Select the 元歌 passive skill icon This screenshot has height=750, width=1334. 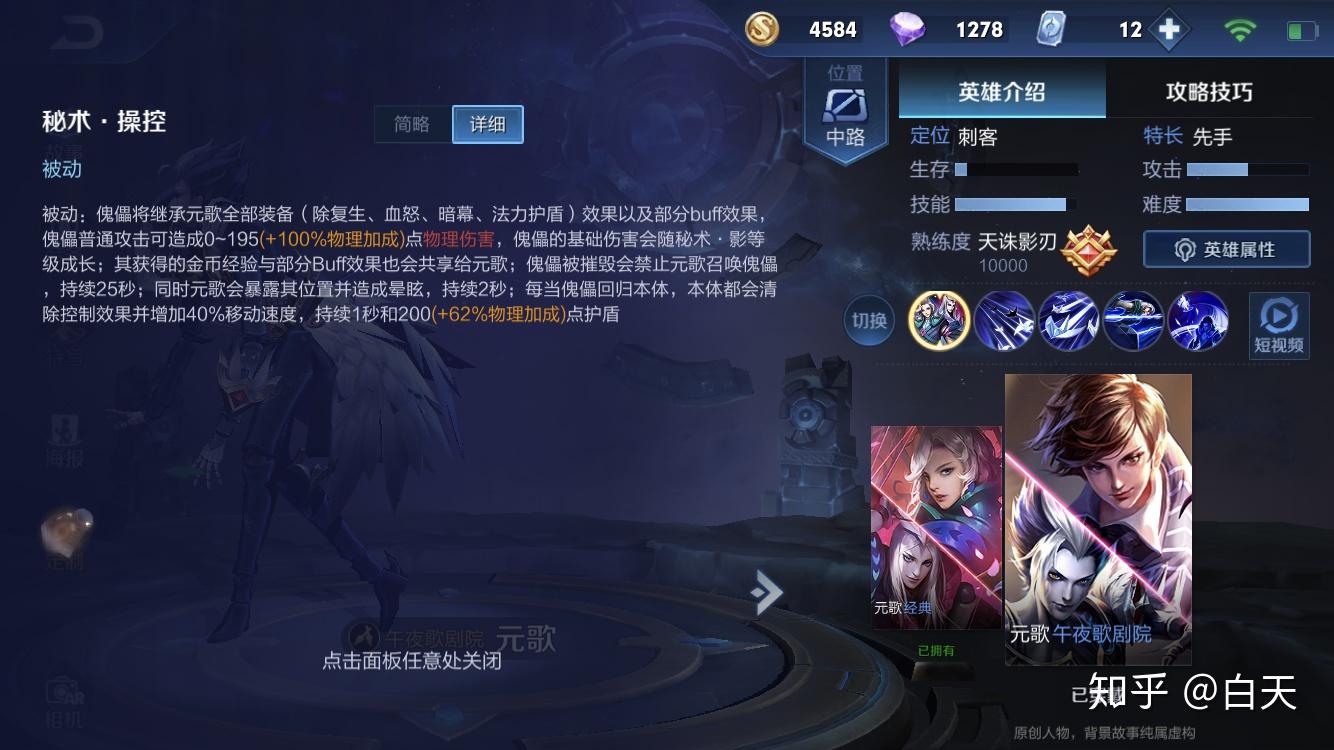click(x=939, y=320)
